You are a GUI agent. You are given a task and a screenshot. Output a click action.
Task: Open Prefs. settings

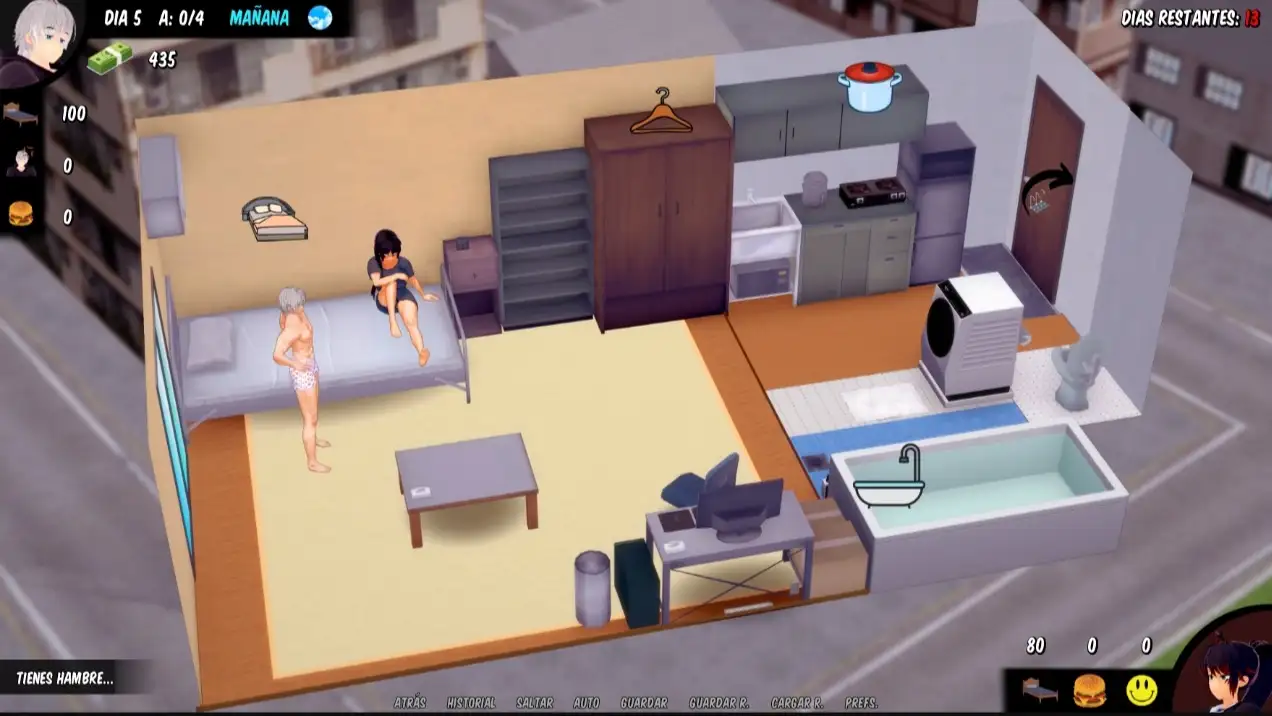click(x=862, y=703)
